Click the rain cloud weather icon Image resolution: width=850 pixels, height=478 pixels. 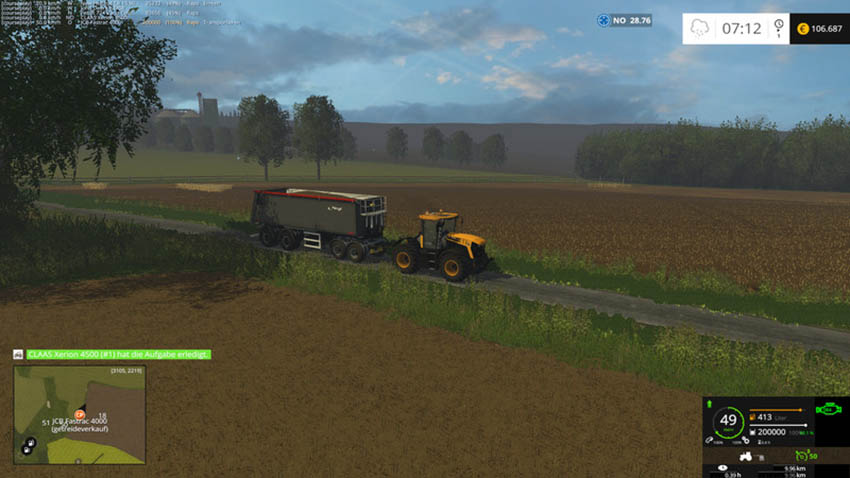pyautogui.click(x=701, y=28)
